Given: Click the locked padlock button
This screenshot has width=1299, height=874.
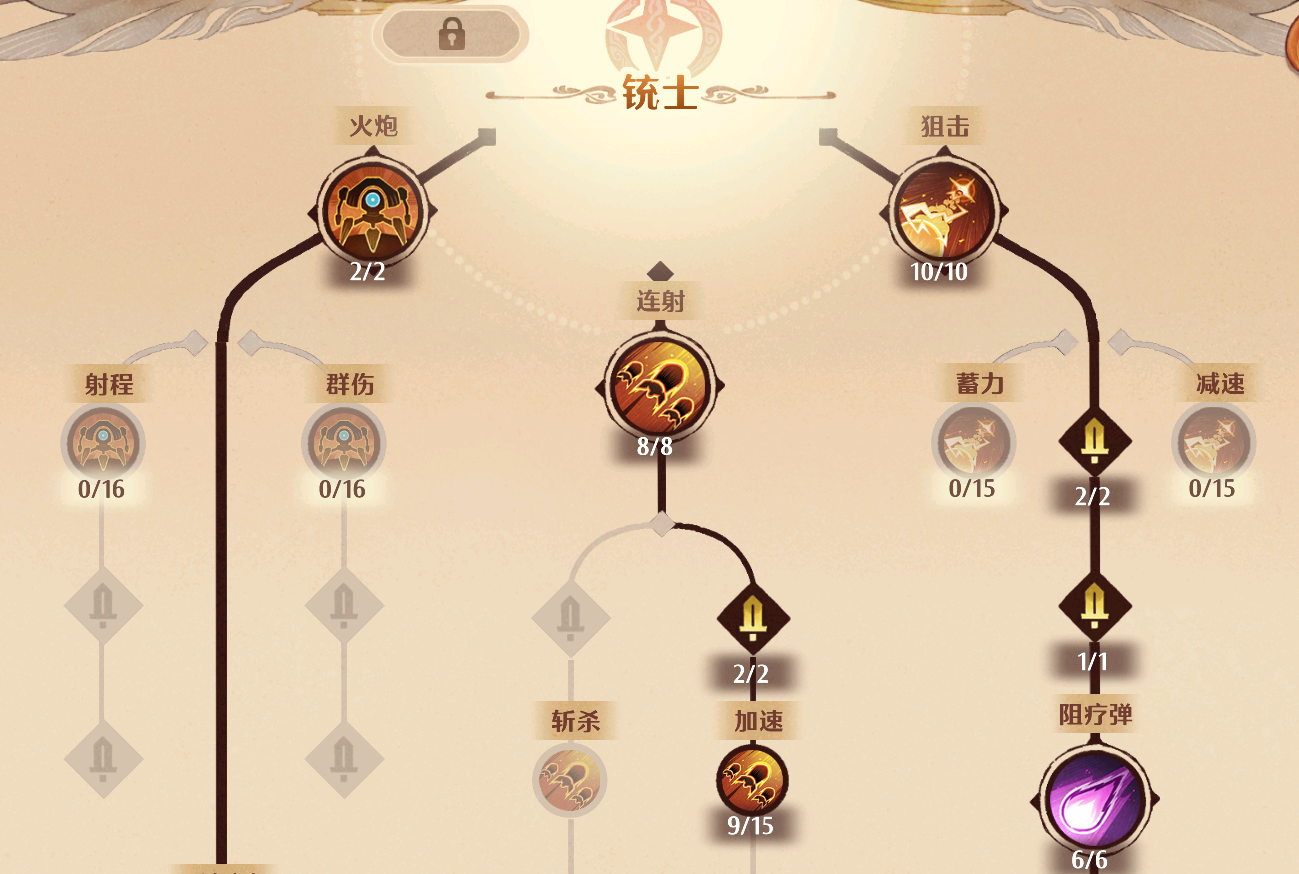Looking at the screenshot, I should pos(451,36).
